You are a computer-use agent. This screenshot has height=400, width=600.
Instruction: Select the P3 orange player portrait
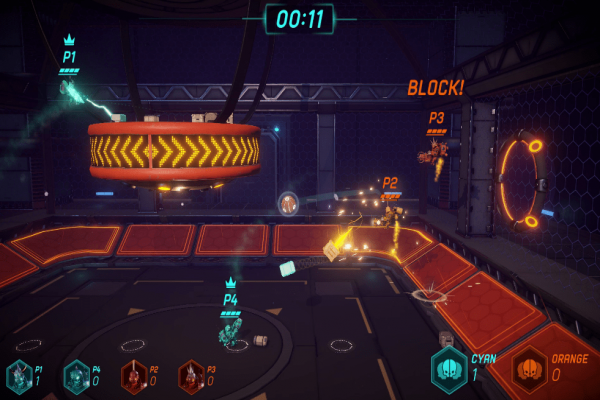(190, 376)
